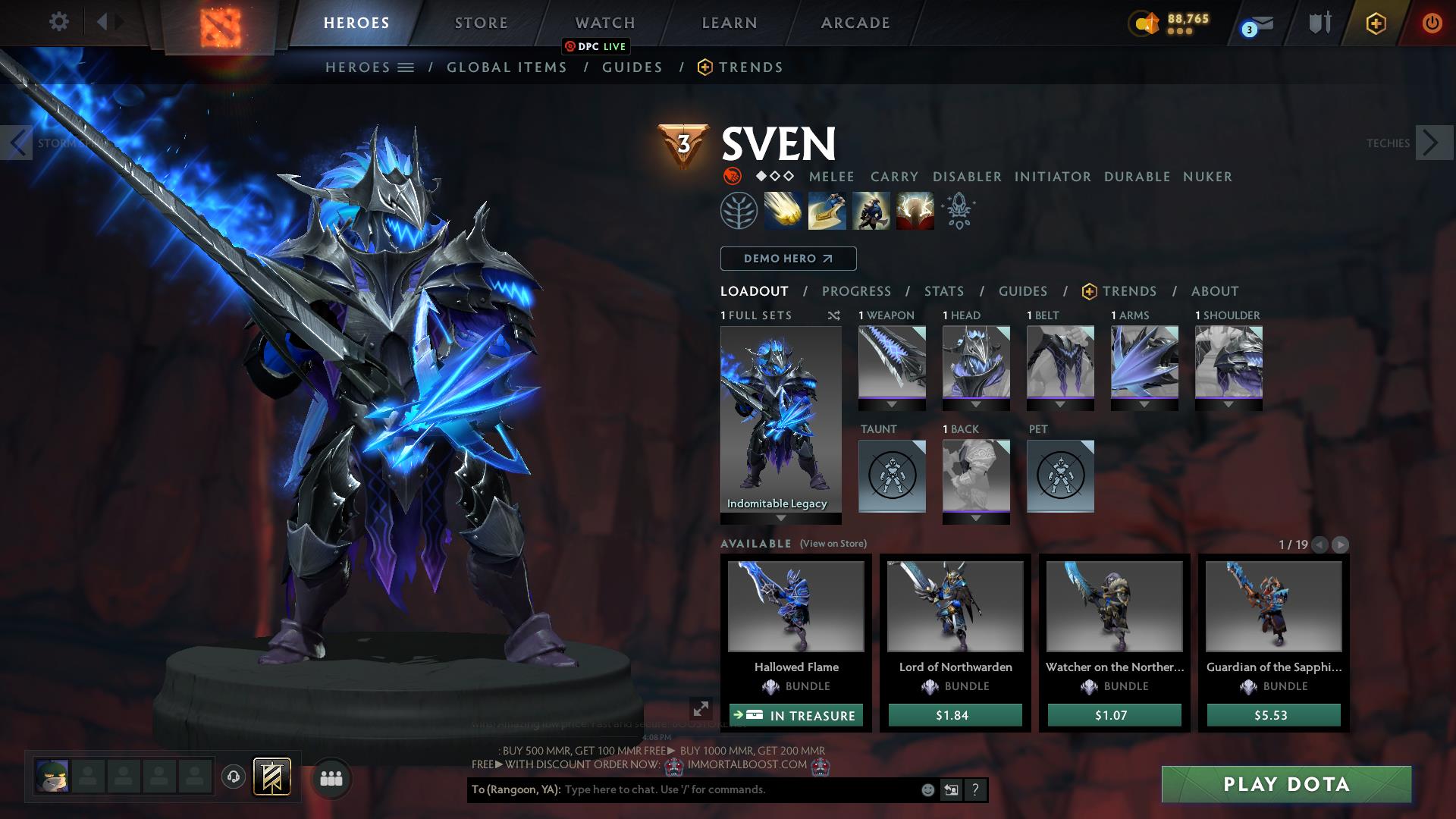Switch to the STATS tab
This screenshot has height=819, width=1456.
pos(943,290)
